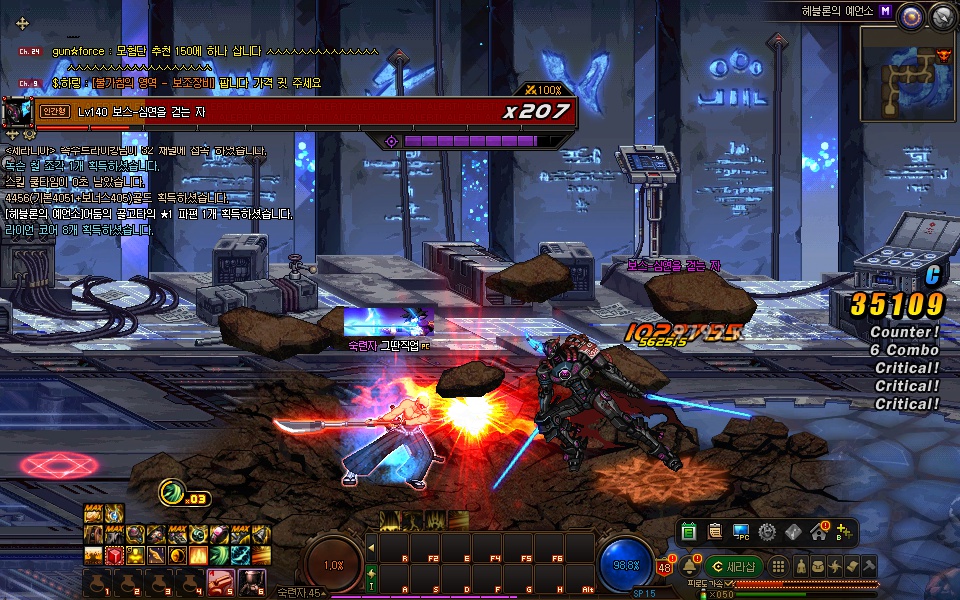This screenshot has width=960, height=600.
Task: Click the PC monitor icon
Action: (741, 532)
